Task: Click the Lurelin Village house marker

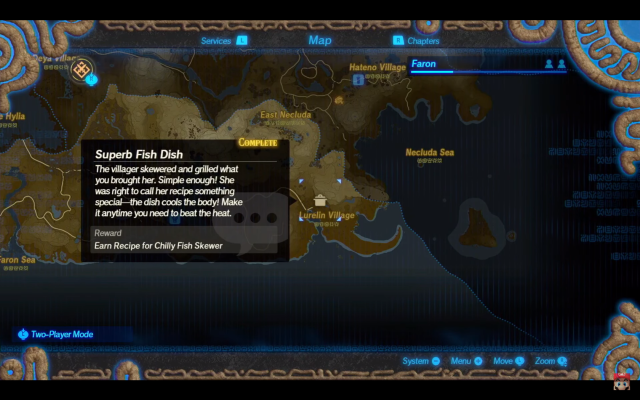Action: 320,199
